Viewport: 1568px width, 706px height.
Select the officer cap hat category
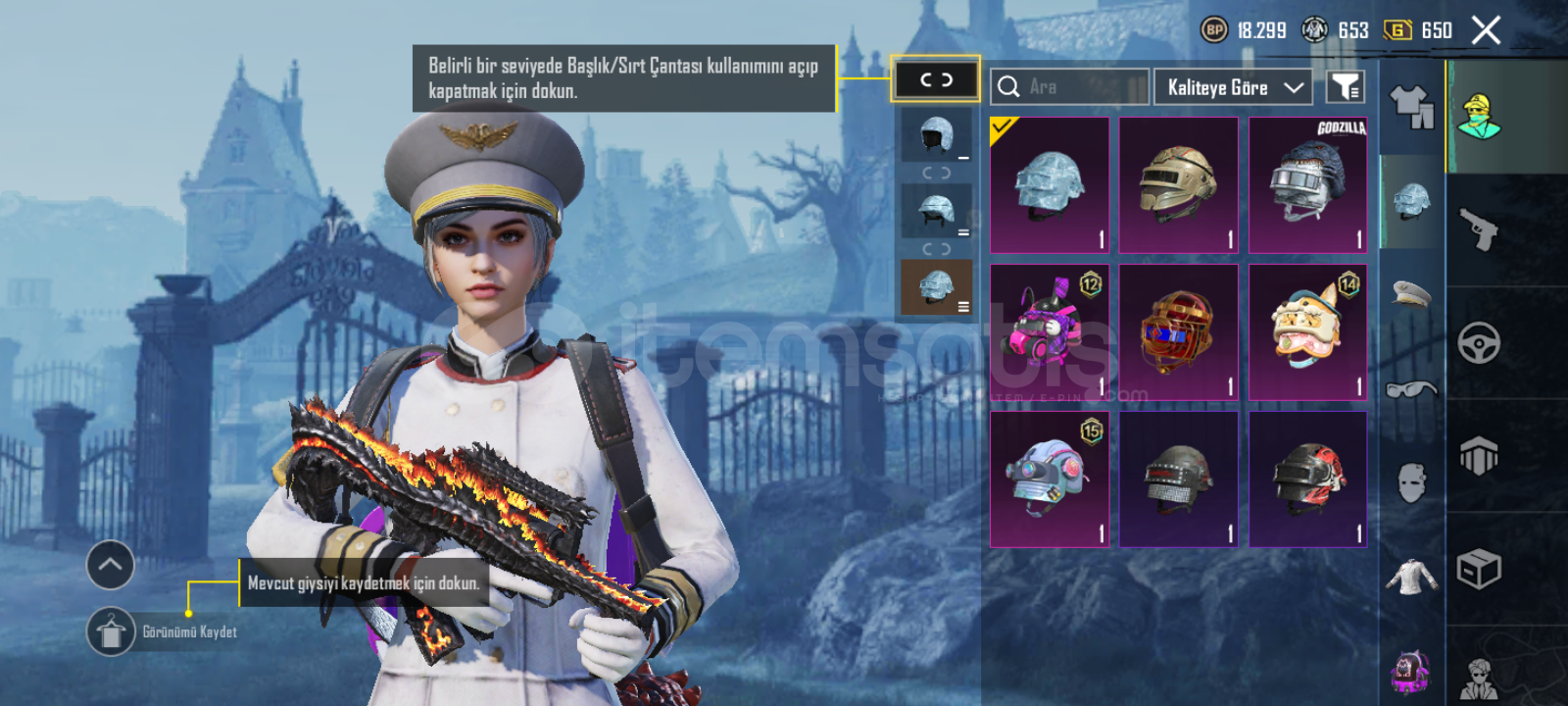coord(1411,292)
